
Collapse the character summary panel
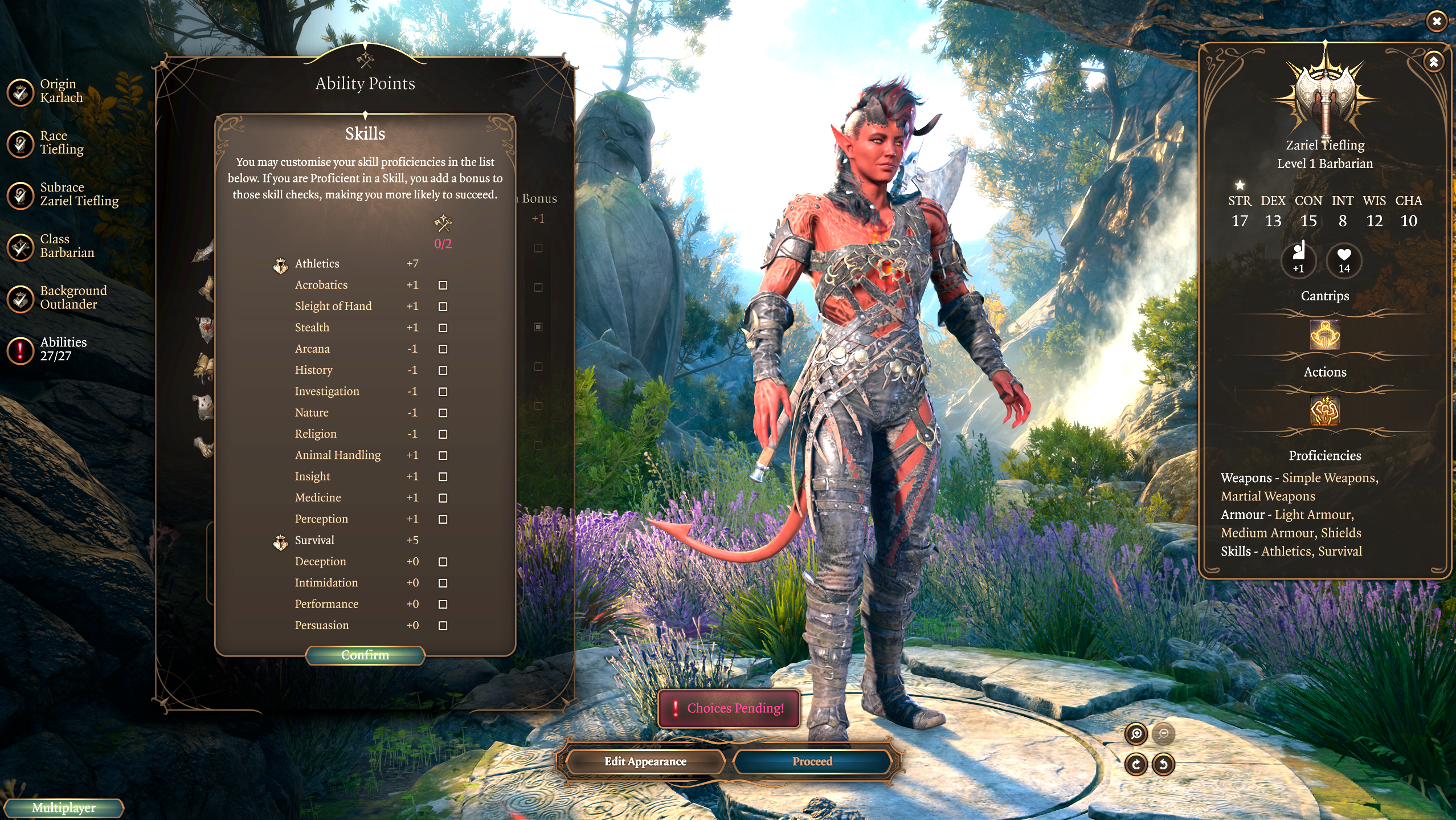coord(1434,62)
